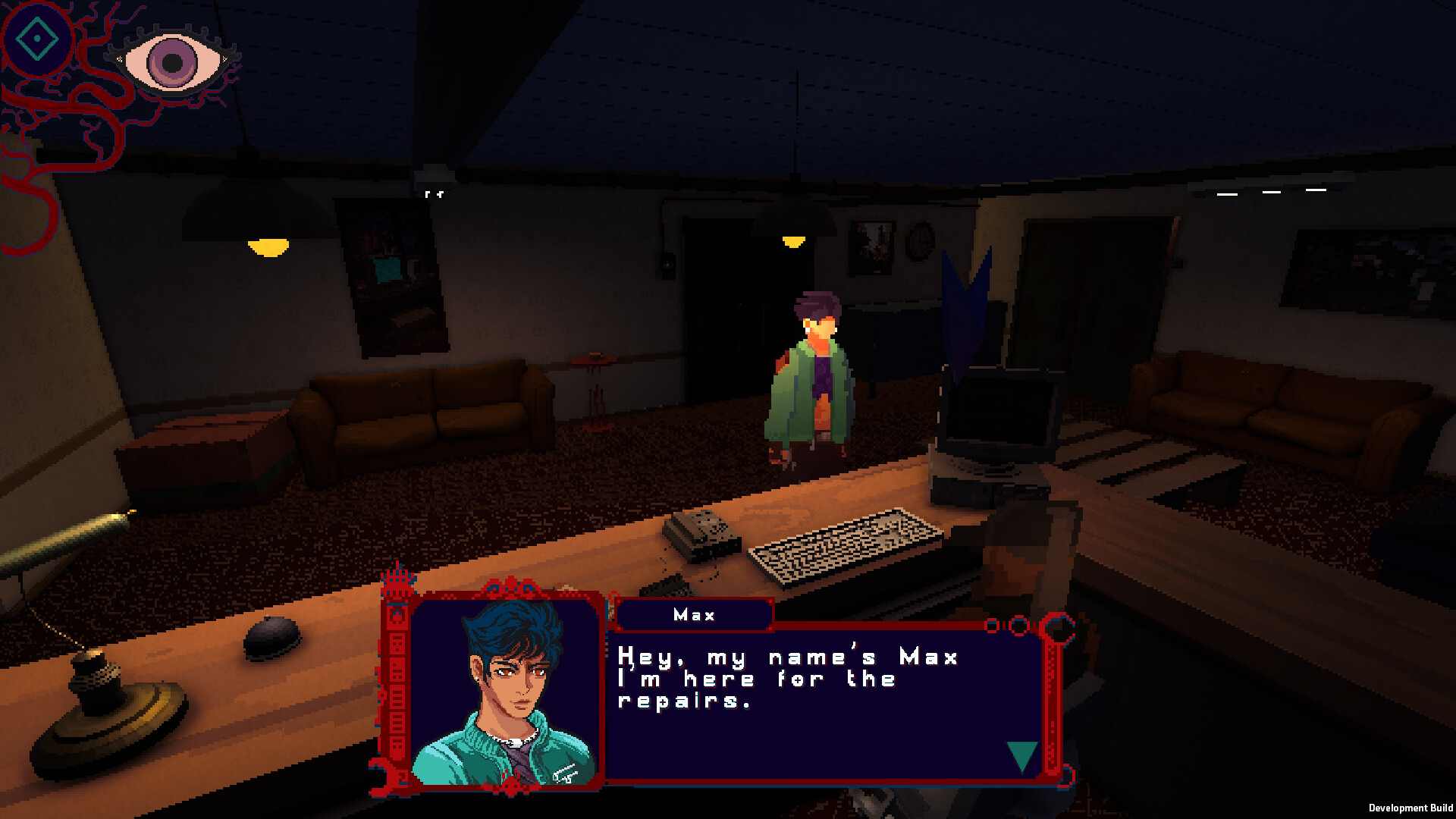Click the Max name plate

(694, 614)
